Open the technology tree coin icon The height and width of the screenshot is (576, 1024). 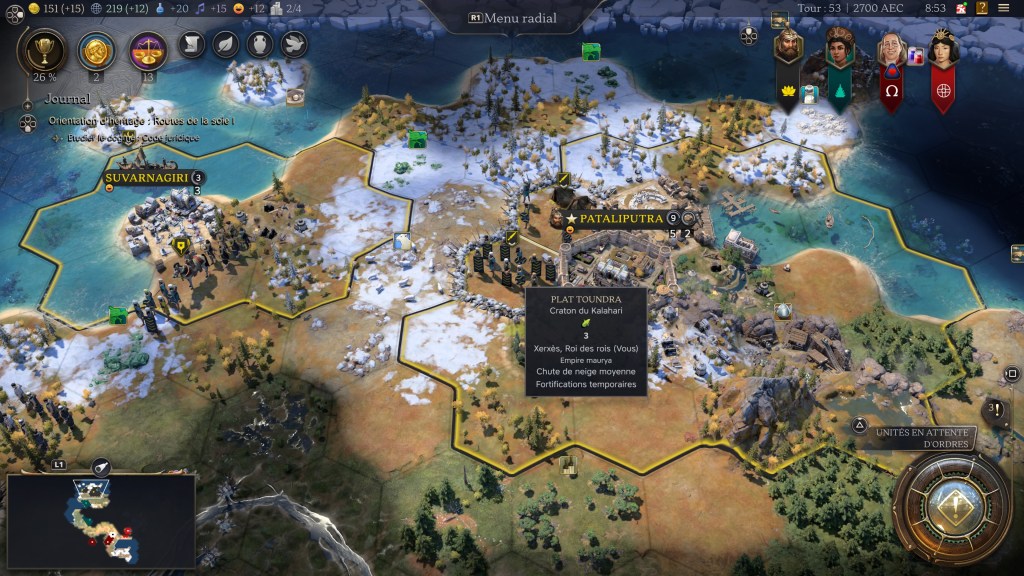96,47
